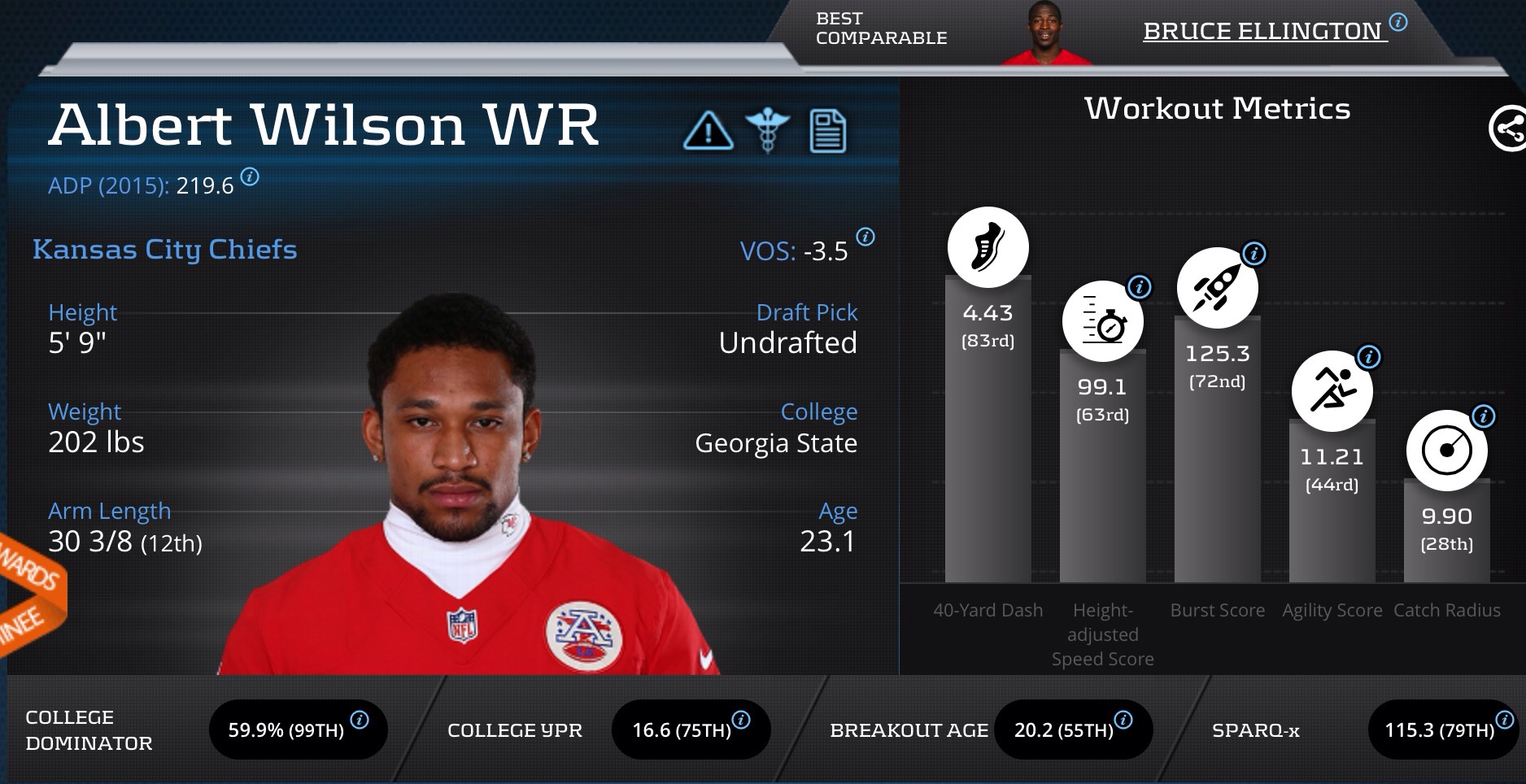Show info for Catch Radius
Viewport: 1526px width, 784px height.
tap(1484, 416)
